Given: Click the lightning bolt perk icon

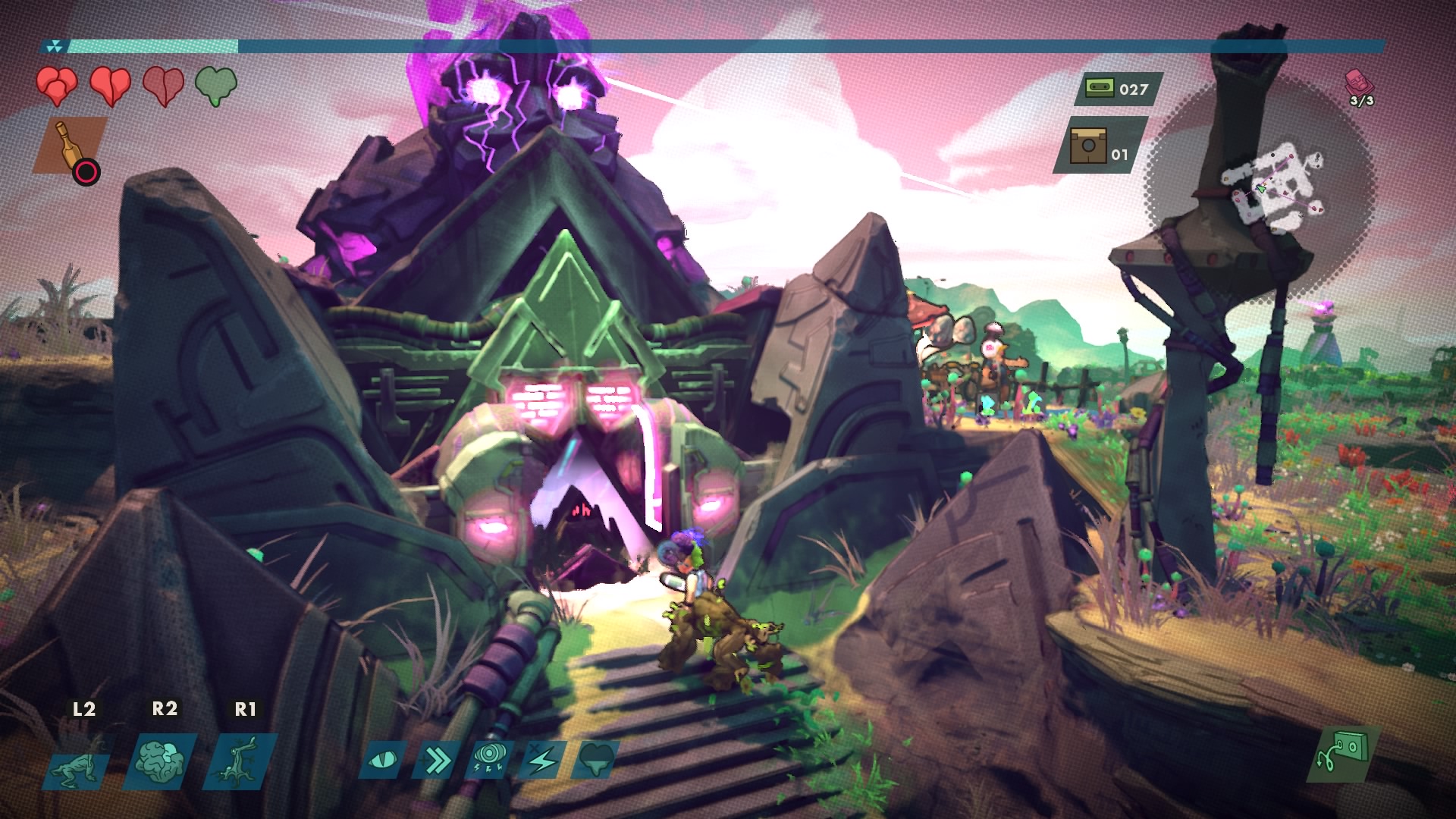Looking at the screenshot, I should 543,760.
